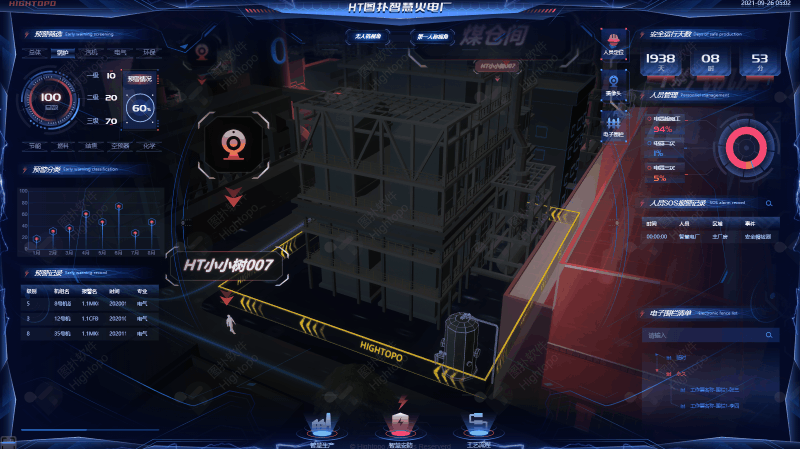
Task: Select the first row in warning records table
Action: 85,302
